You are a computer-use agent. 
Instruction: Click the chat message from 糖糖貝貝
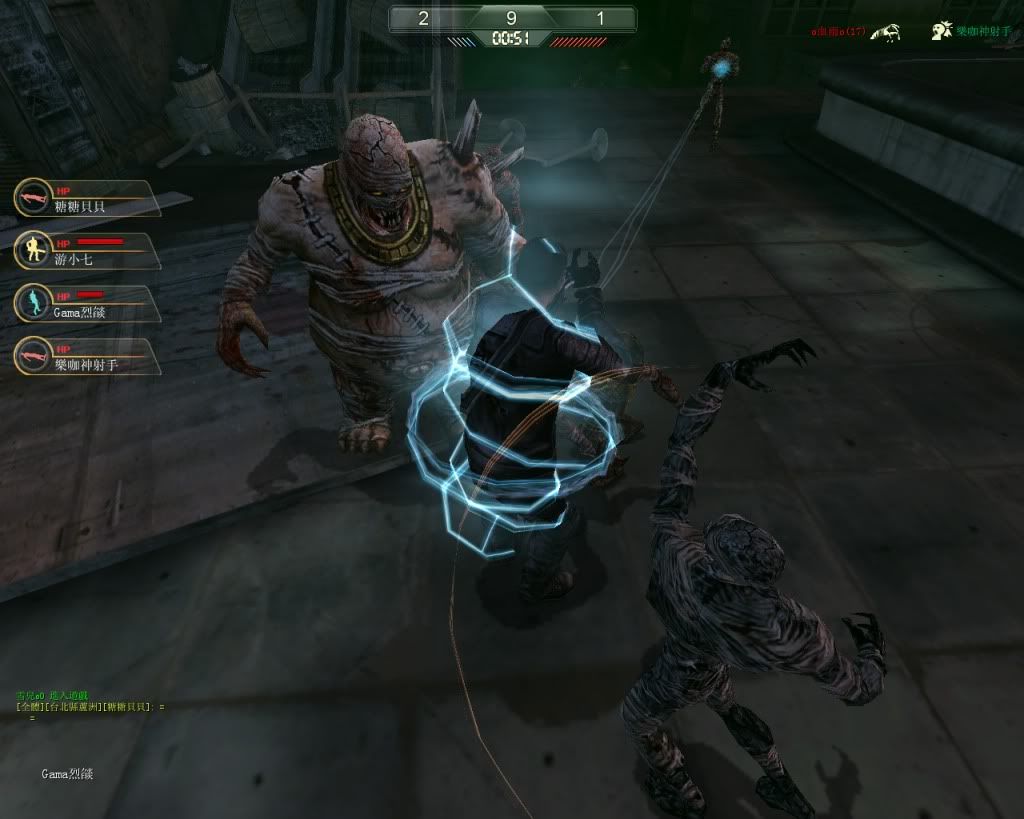pos(90,707)
